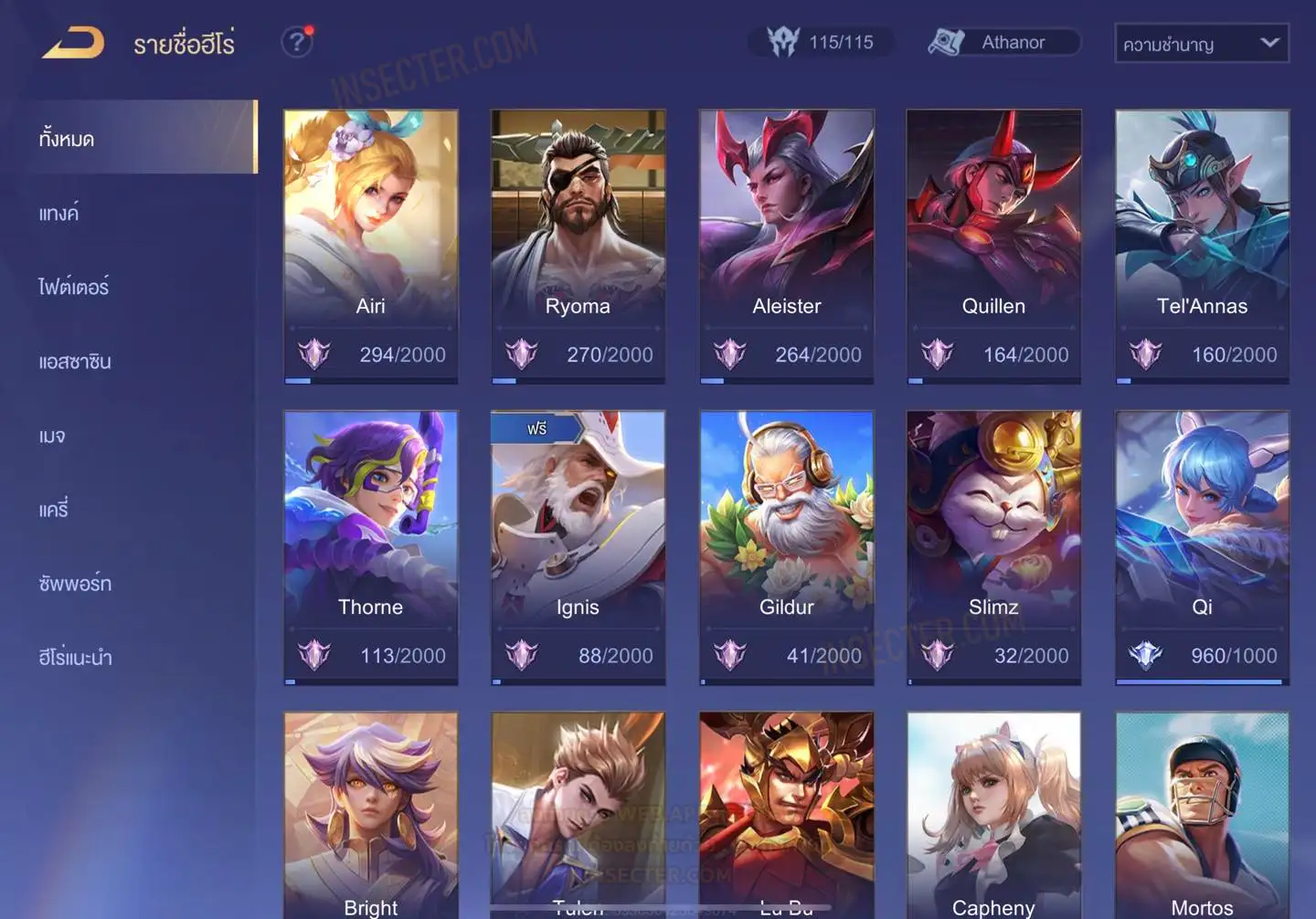Open the ซัพพอร์ท (Support) tab
Screen dimensions: 1316x919
tap(75, 584)
